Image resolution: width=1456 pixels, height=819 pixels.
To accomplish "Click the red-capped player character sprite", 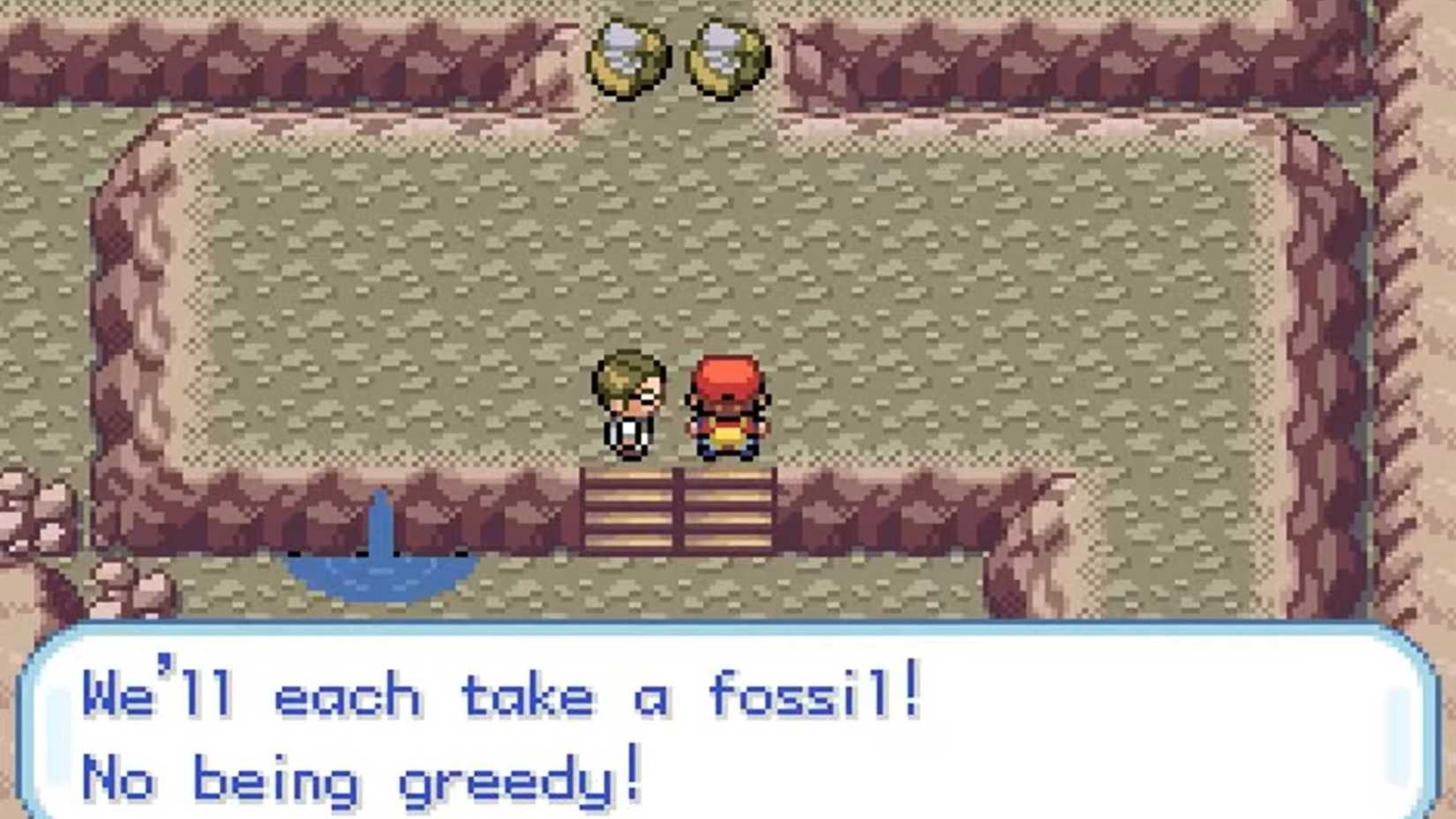I will [726, 406].
